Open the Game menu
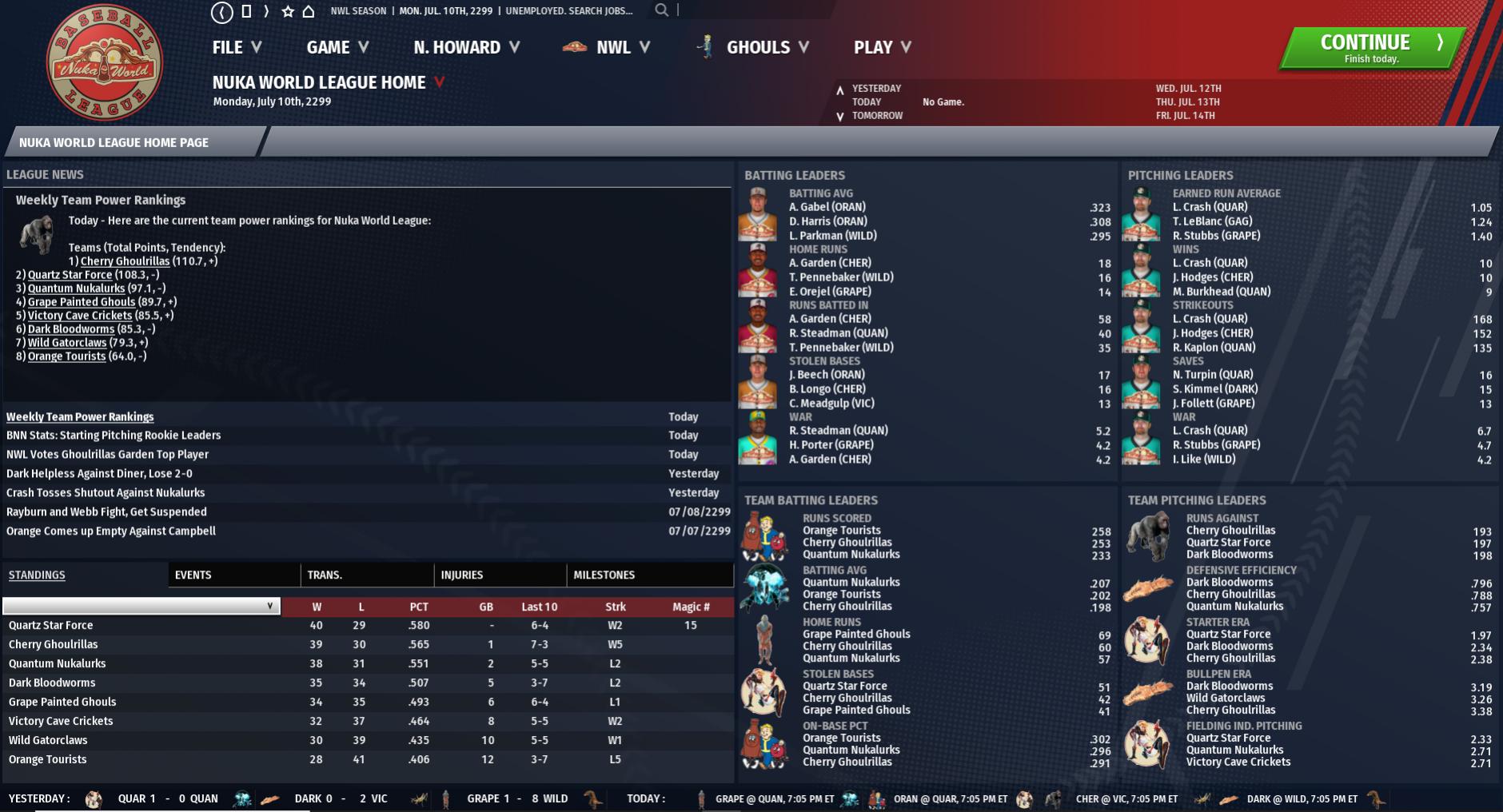The width and height of the screenshot is (1503, 812). (337, 47)
